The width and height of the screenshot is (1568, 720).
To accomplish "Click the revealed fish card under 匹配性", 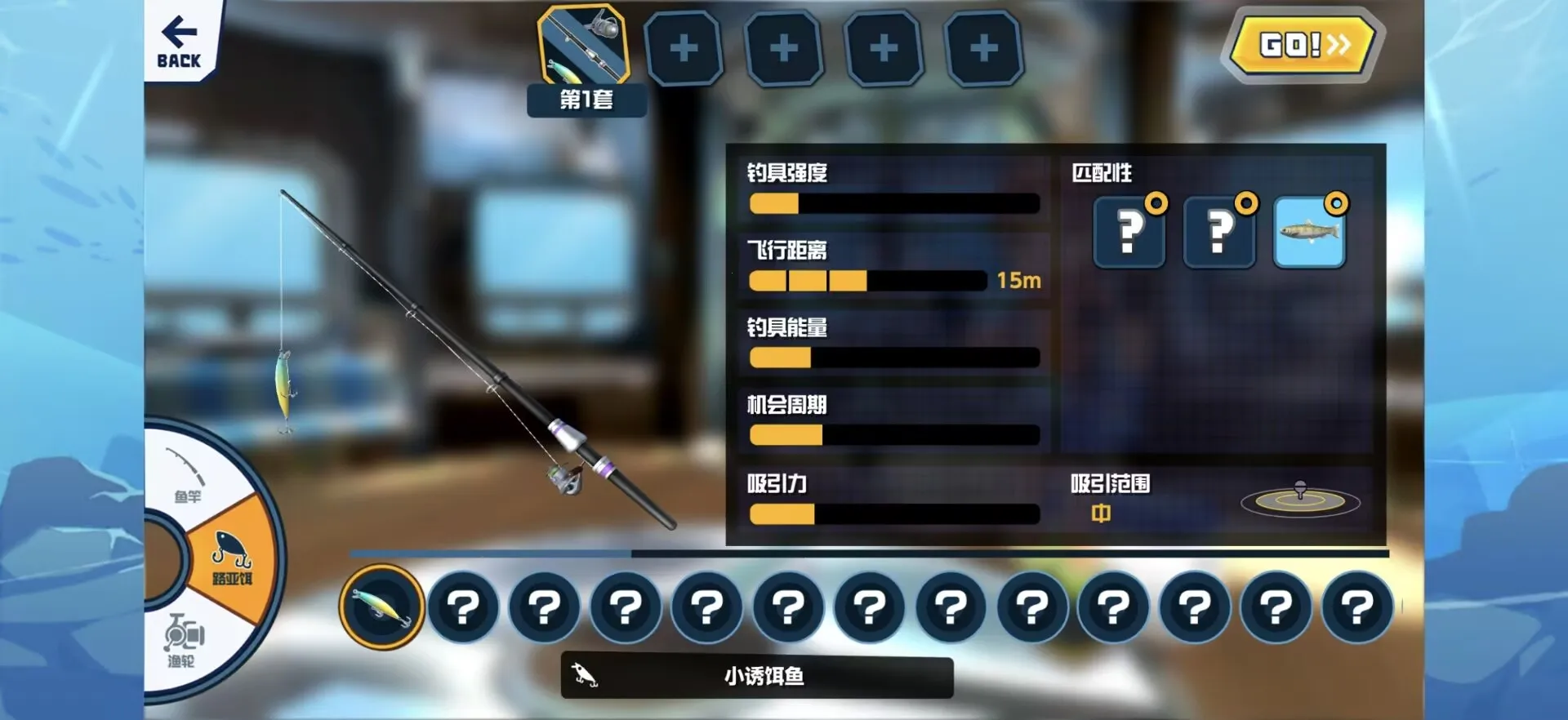I will coord(1307,233).
